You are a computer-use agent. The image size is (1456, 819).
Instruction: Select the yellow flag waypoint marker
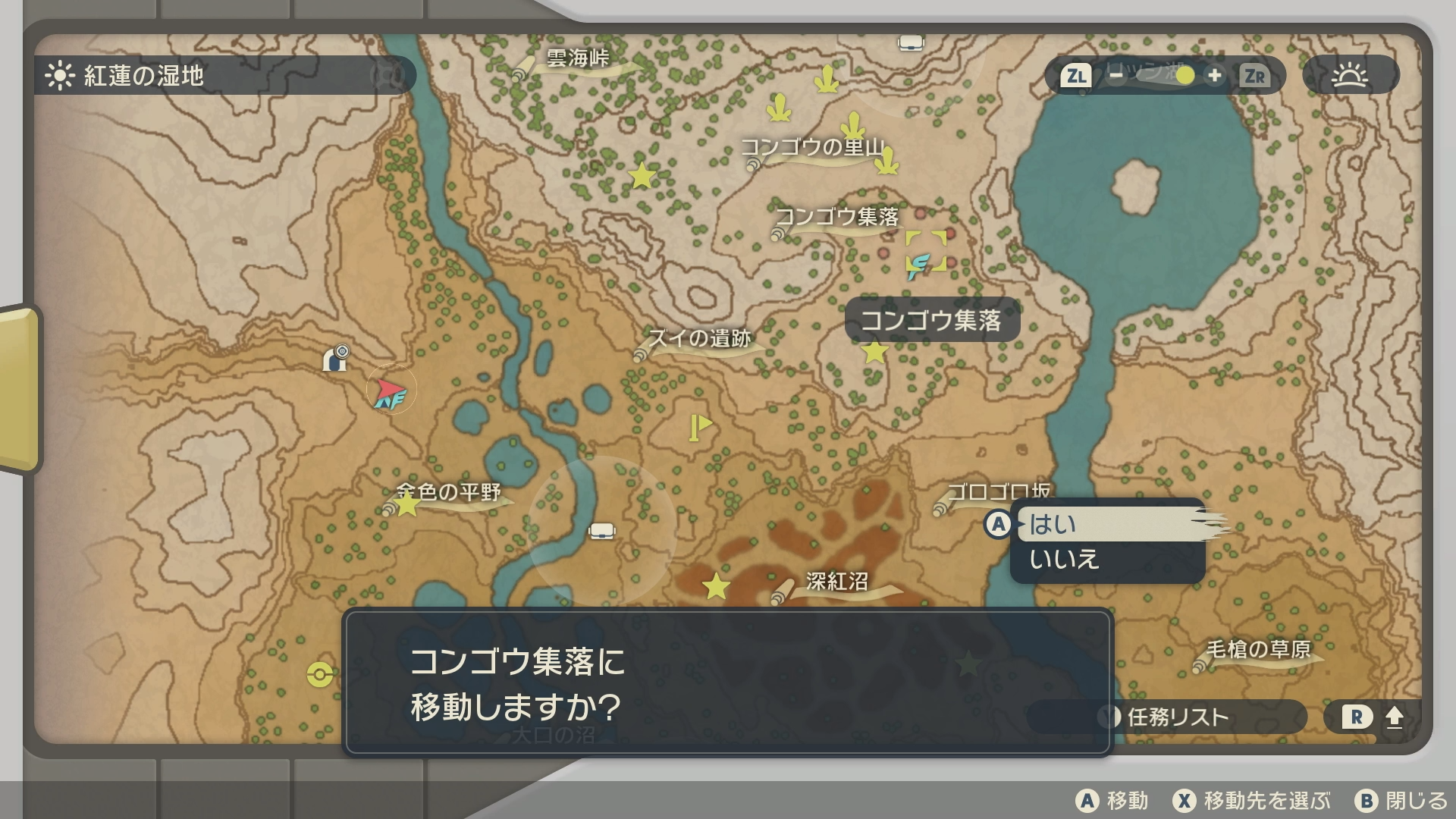[x=699, y=426]
